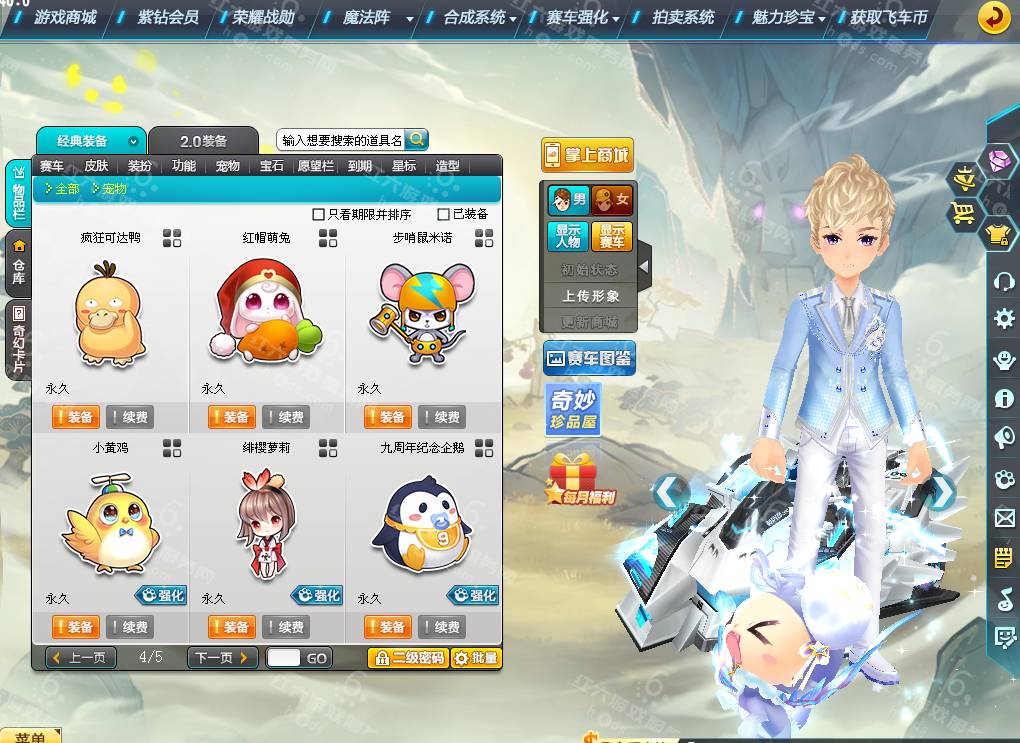Viewport: 1020px width, 743px height.
Task: Open the 拍卖系统 auction system
Action: click(x=684, y=17)
